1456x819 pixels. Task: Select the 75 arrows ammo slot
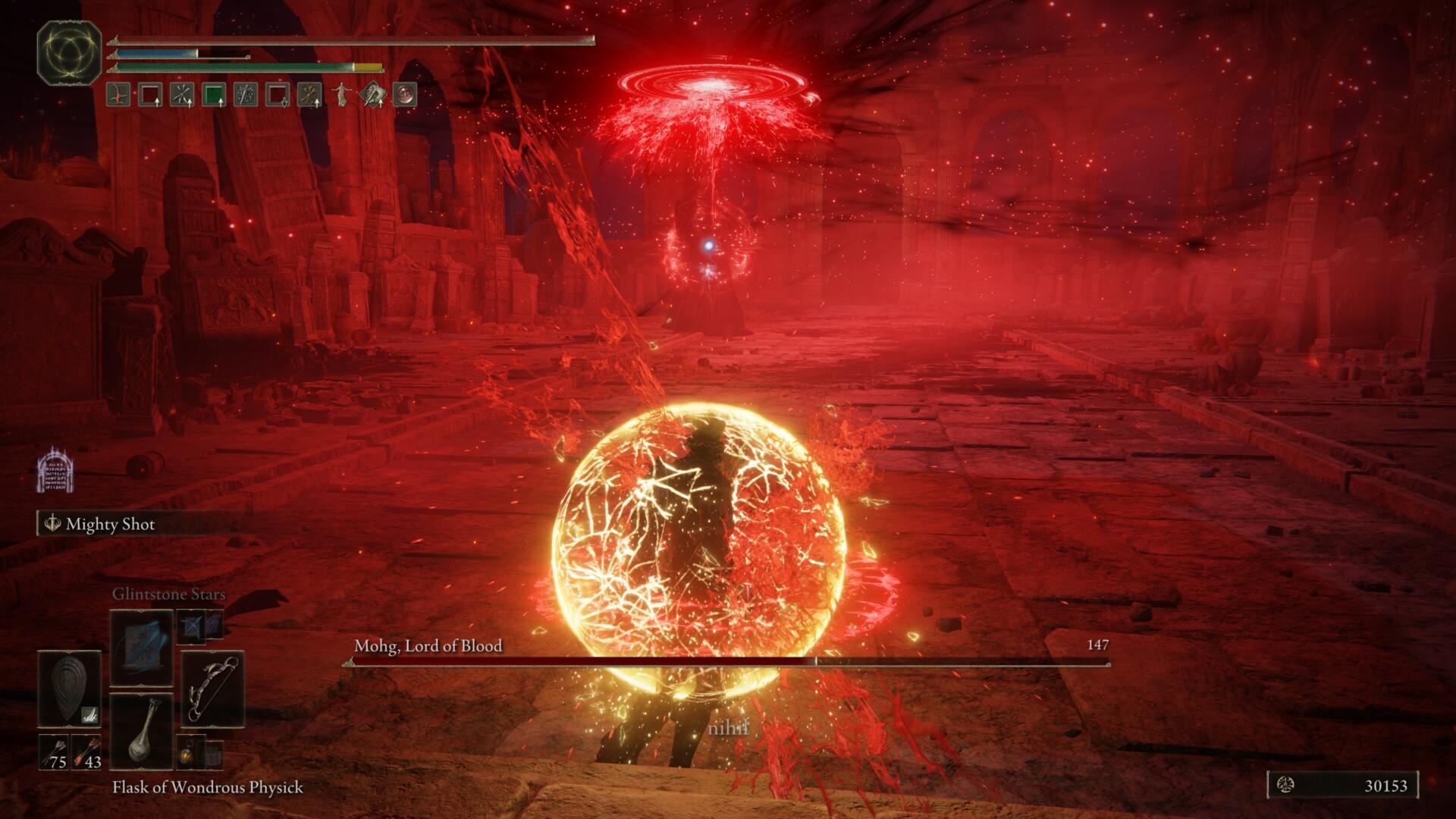coord(54,752)
